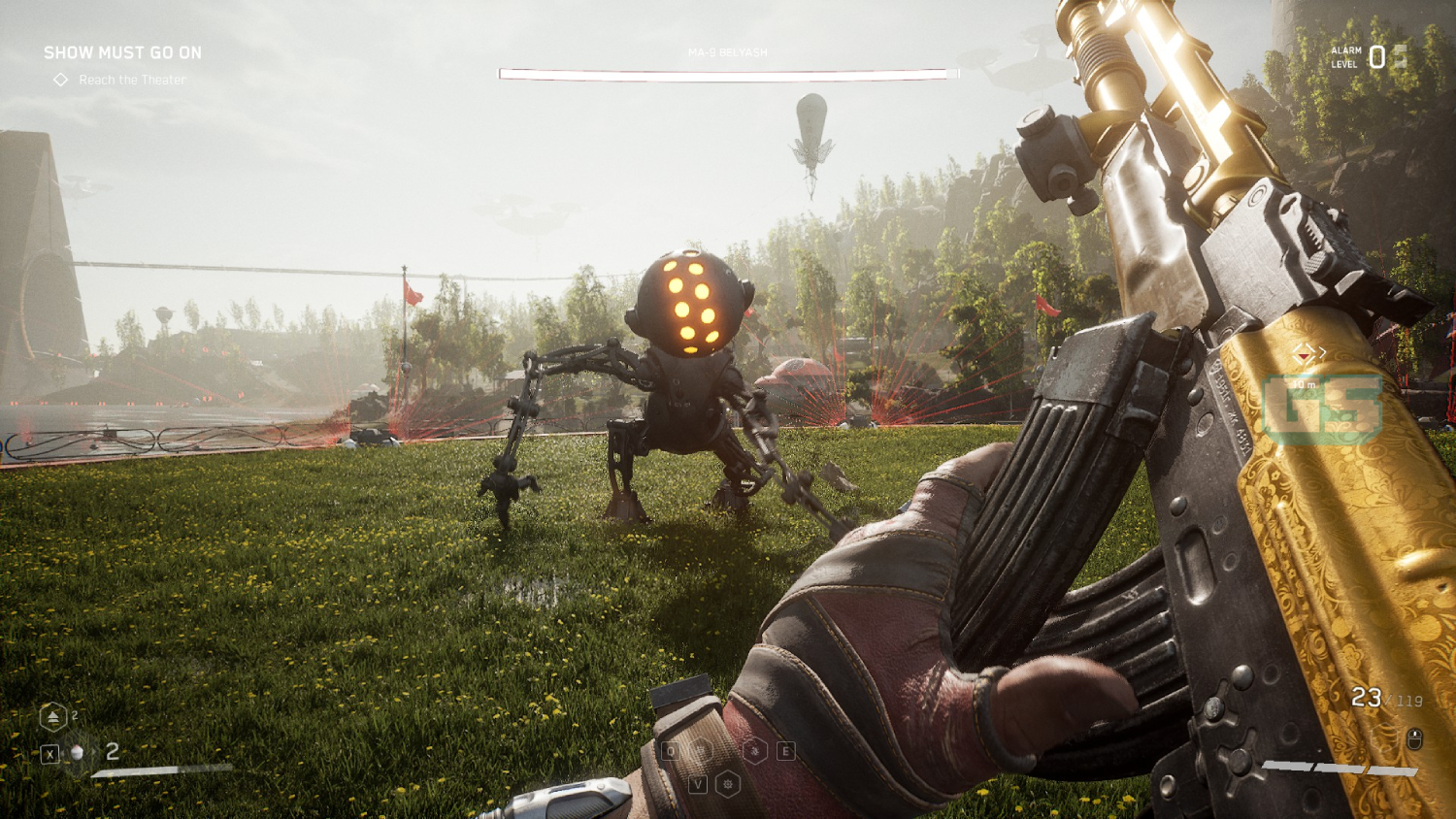
Task: Cycle the consumable selector left arrow
Action: point(62,752)
